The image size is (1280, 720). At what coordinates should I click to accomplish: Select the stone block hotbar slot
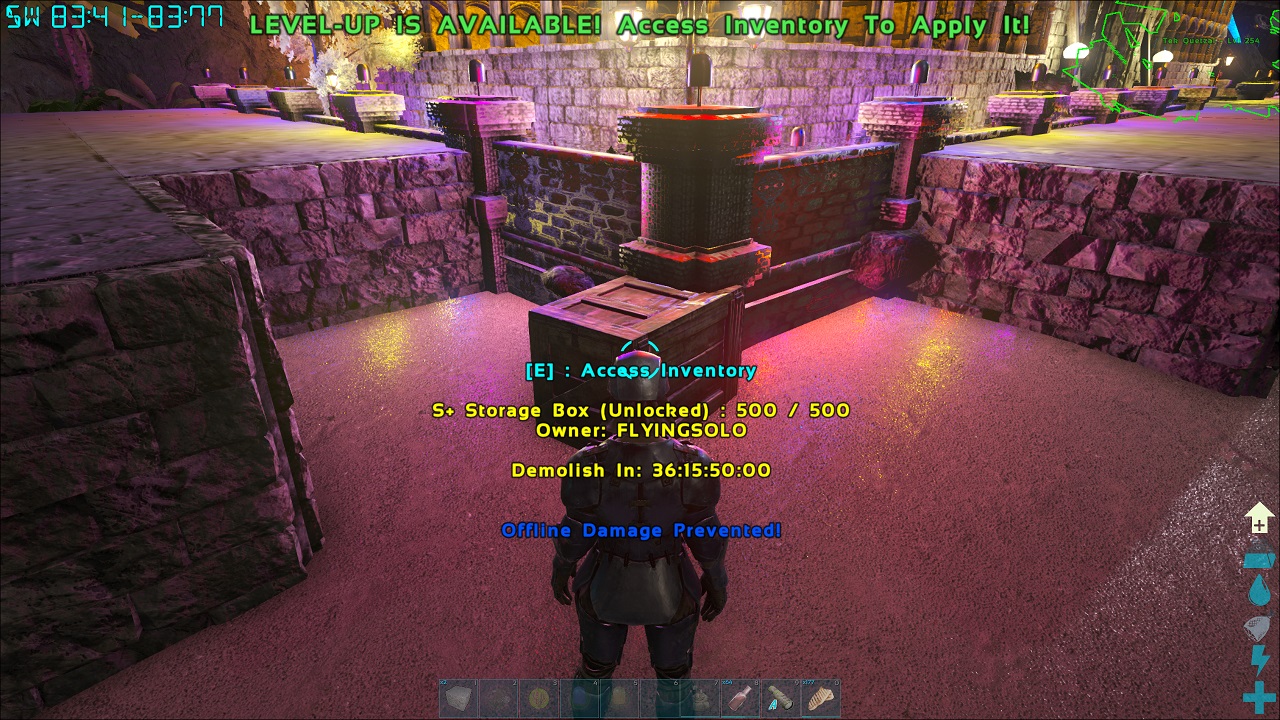pos(459,698)
